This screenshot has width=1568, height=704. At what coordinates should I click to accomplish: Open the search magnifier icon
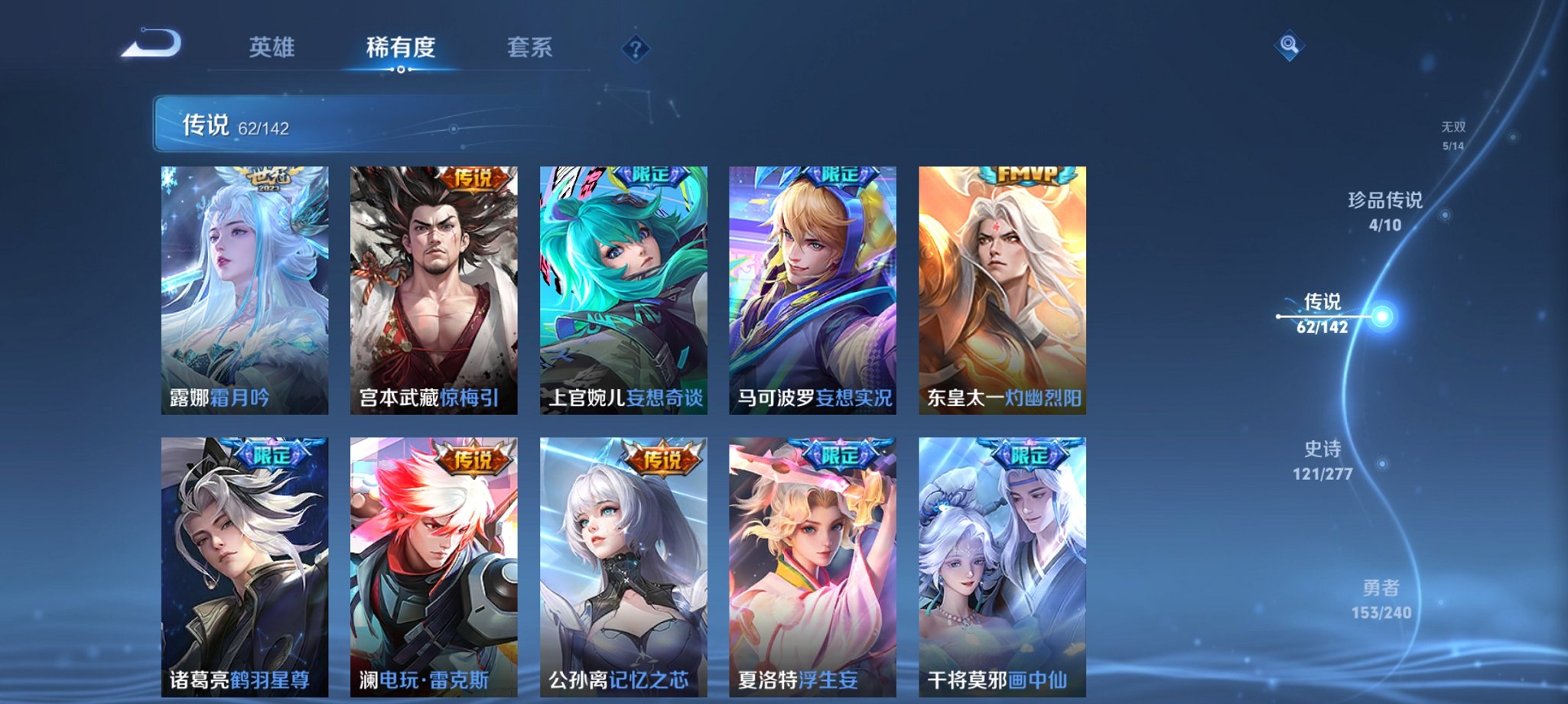1291,46
